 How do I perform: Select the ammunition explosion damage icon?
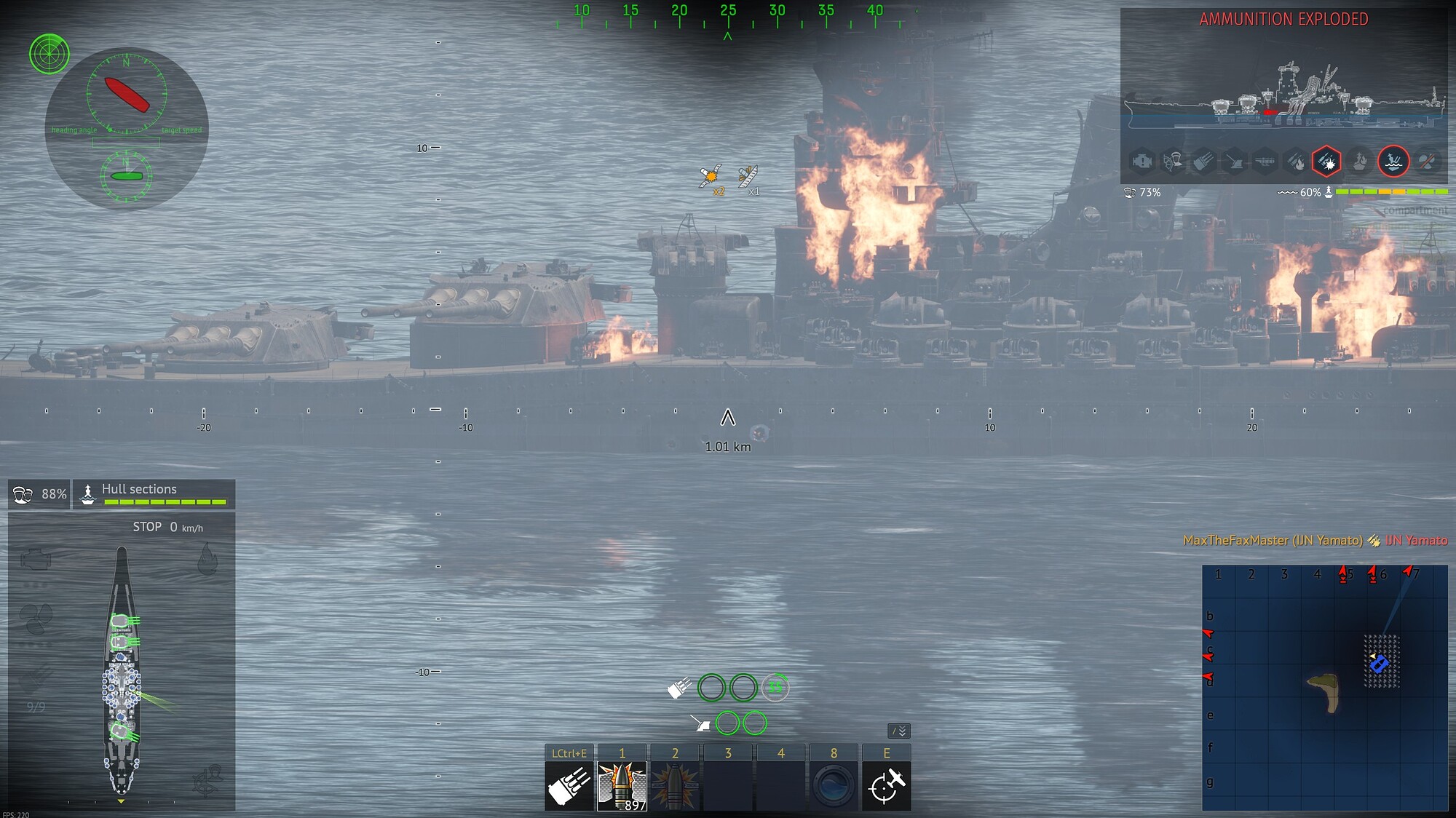point(1326,162)
